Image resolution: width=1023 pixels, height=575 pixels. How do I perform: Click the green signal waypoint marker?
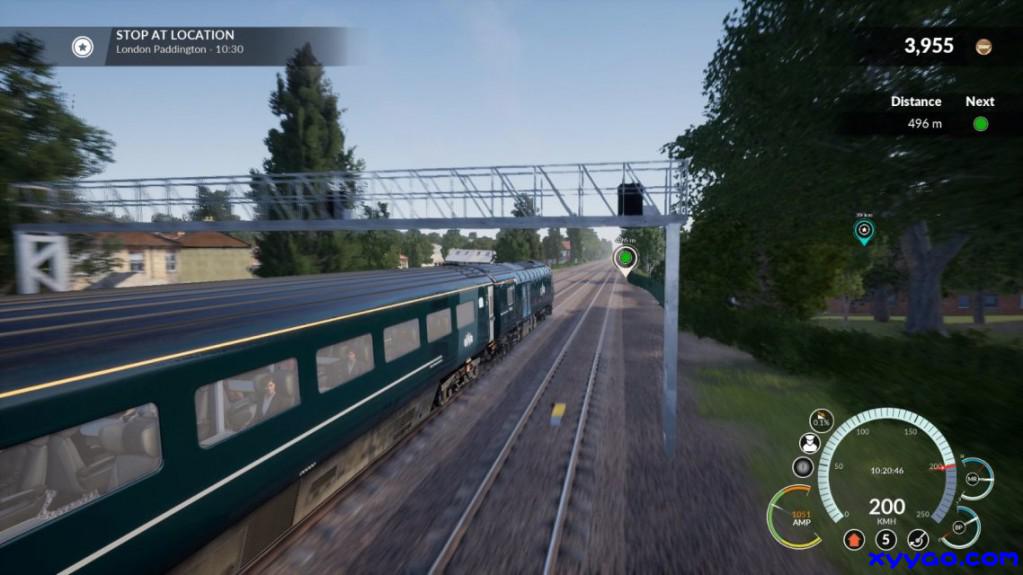(625, 259)
